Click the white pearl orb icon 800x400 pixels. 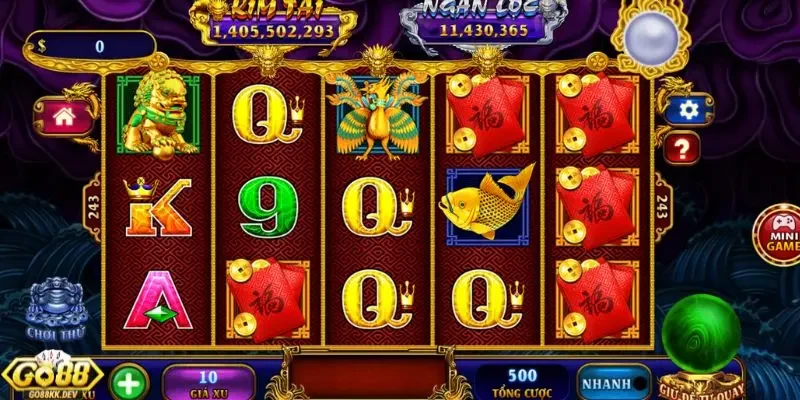tap(654, 35)
